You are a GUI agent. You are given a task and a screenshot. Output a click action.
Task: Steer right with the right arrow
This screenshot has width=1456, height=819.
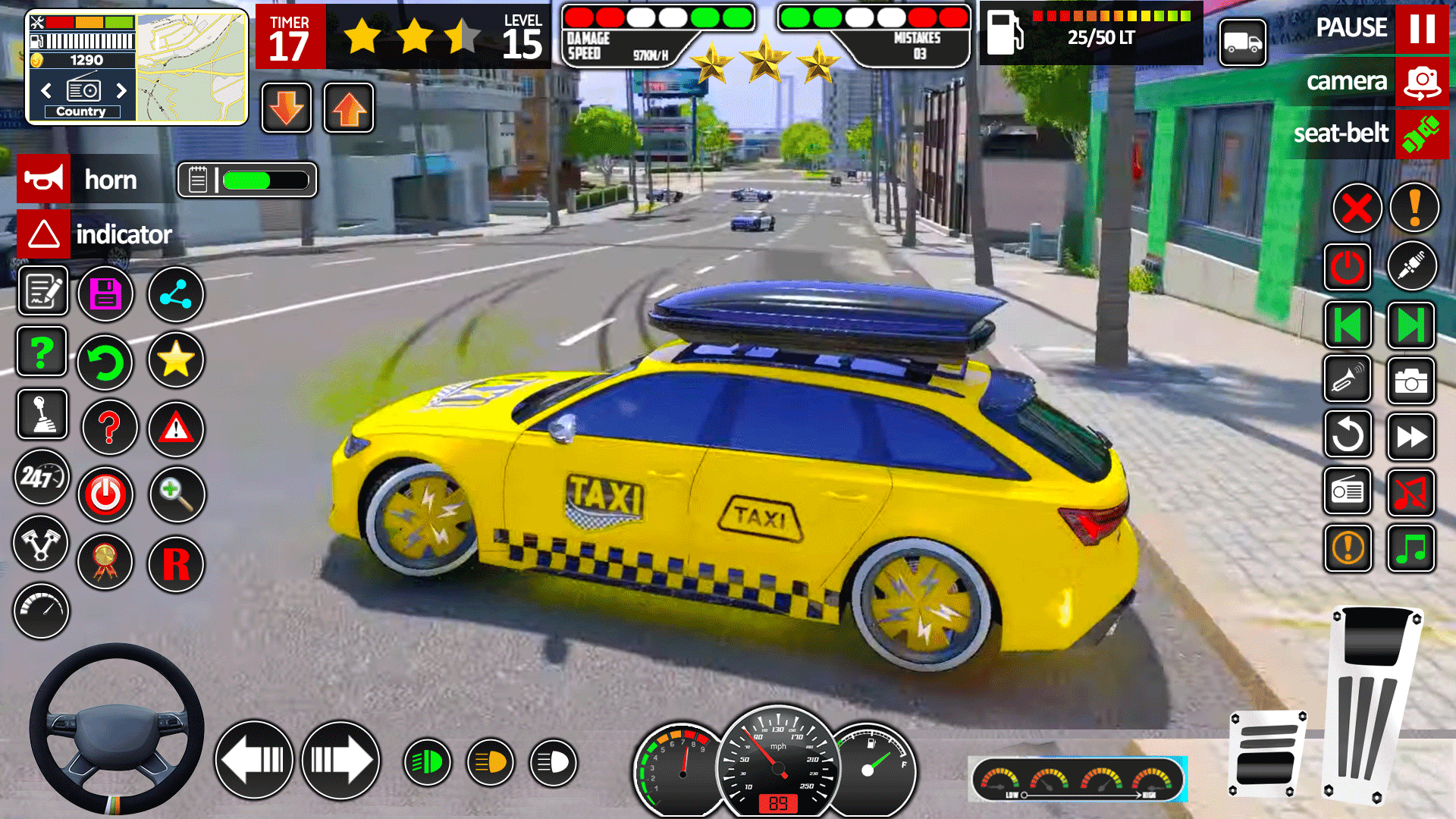click(x=340, y=760)
